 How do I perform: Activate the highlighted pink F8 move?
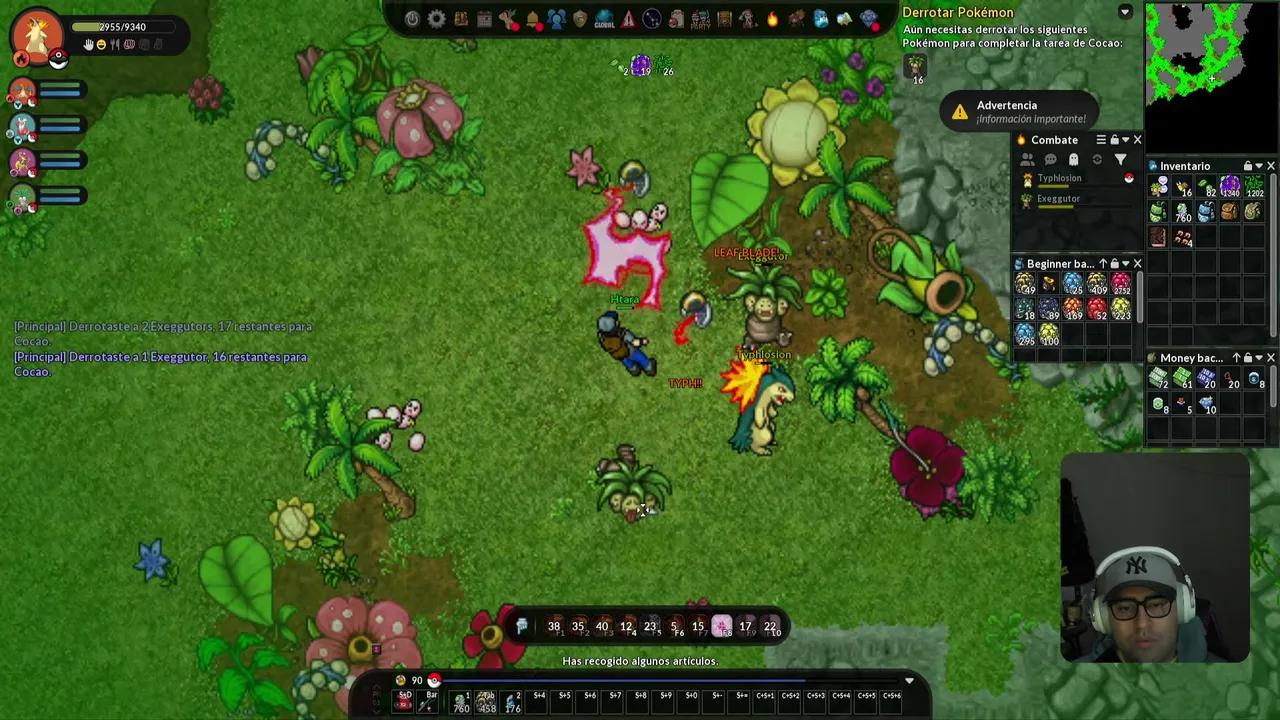721,627
